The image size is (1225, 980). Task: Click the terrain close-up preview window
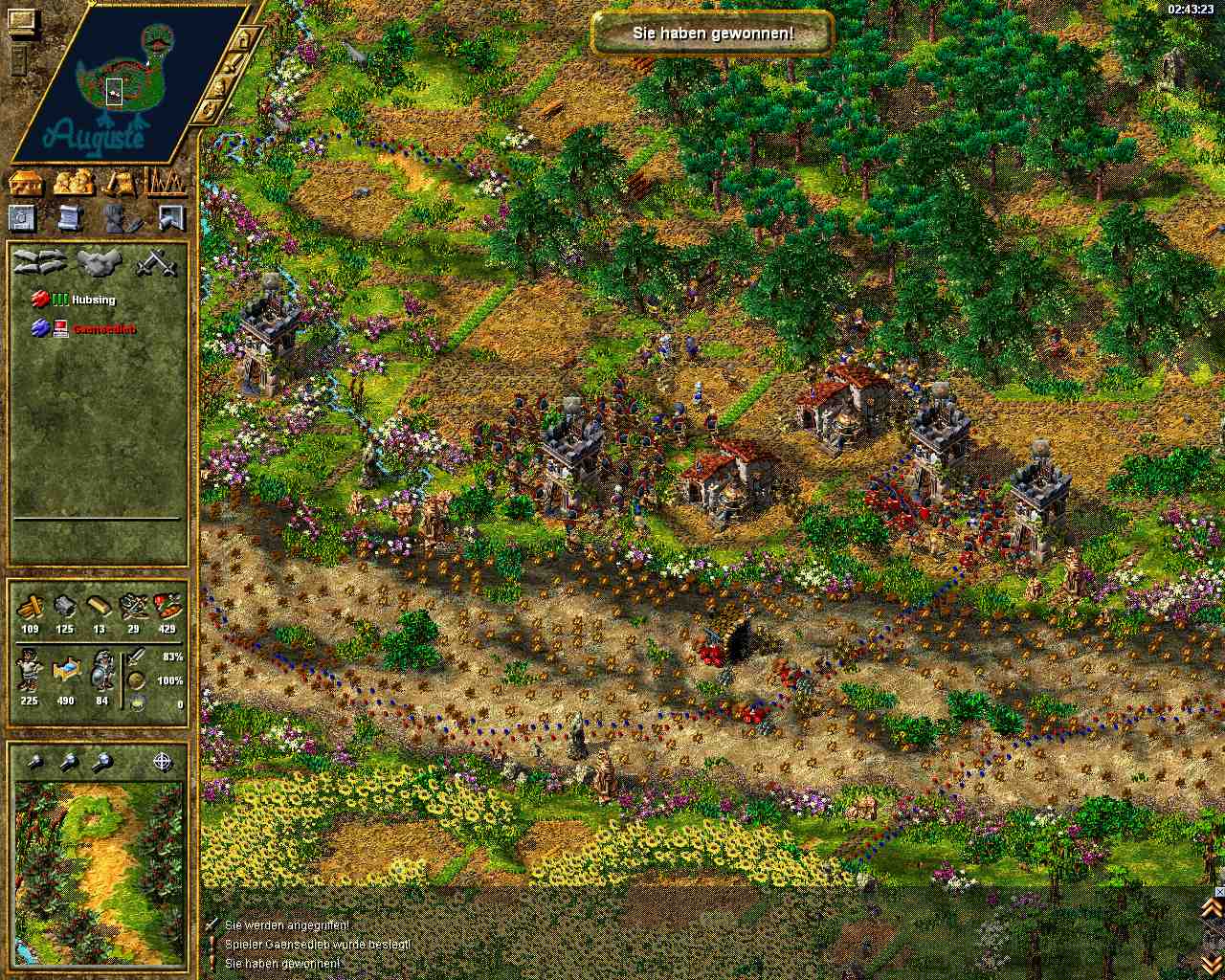[98, 873]
